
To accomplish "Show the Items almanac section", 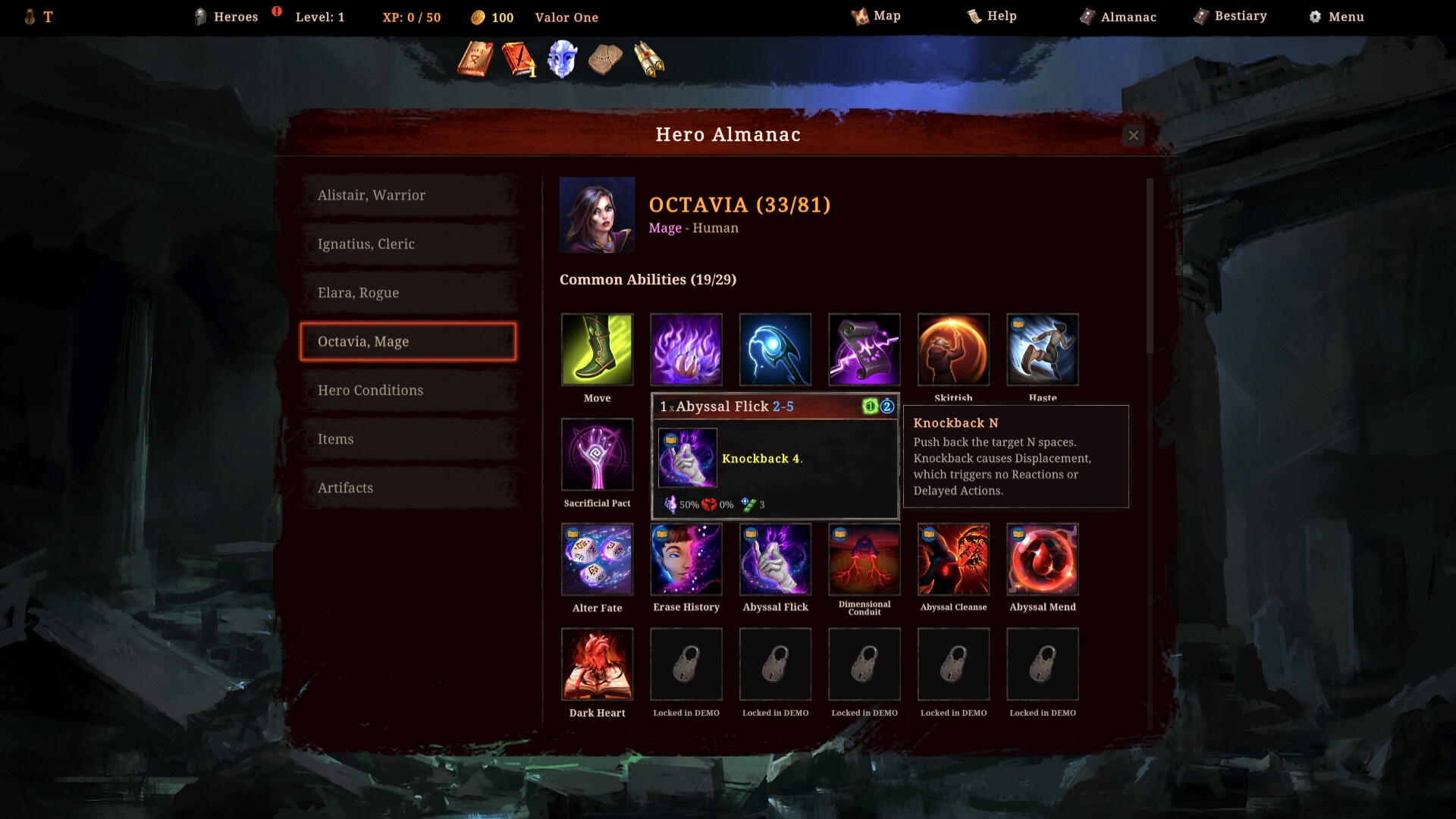I will coord(408,439).
